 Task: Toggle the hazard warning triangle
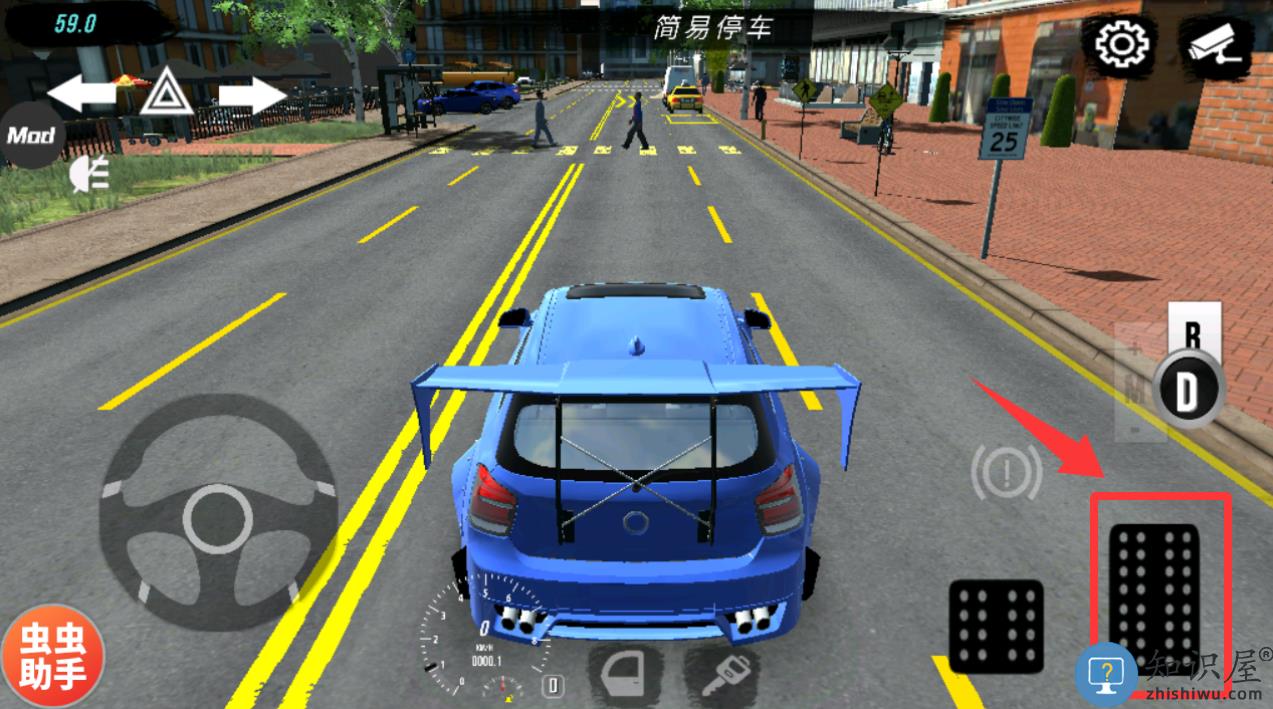160,95
